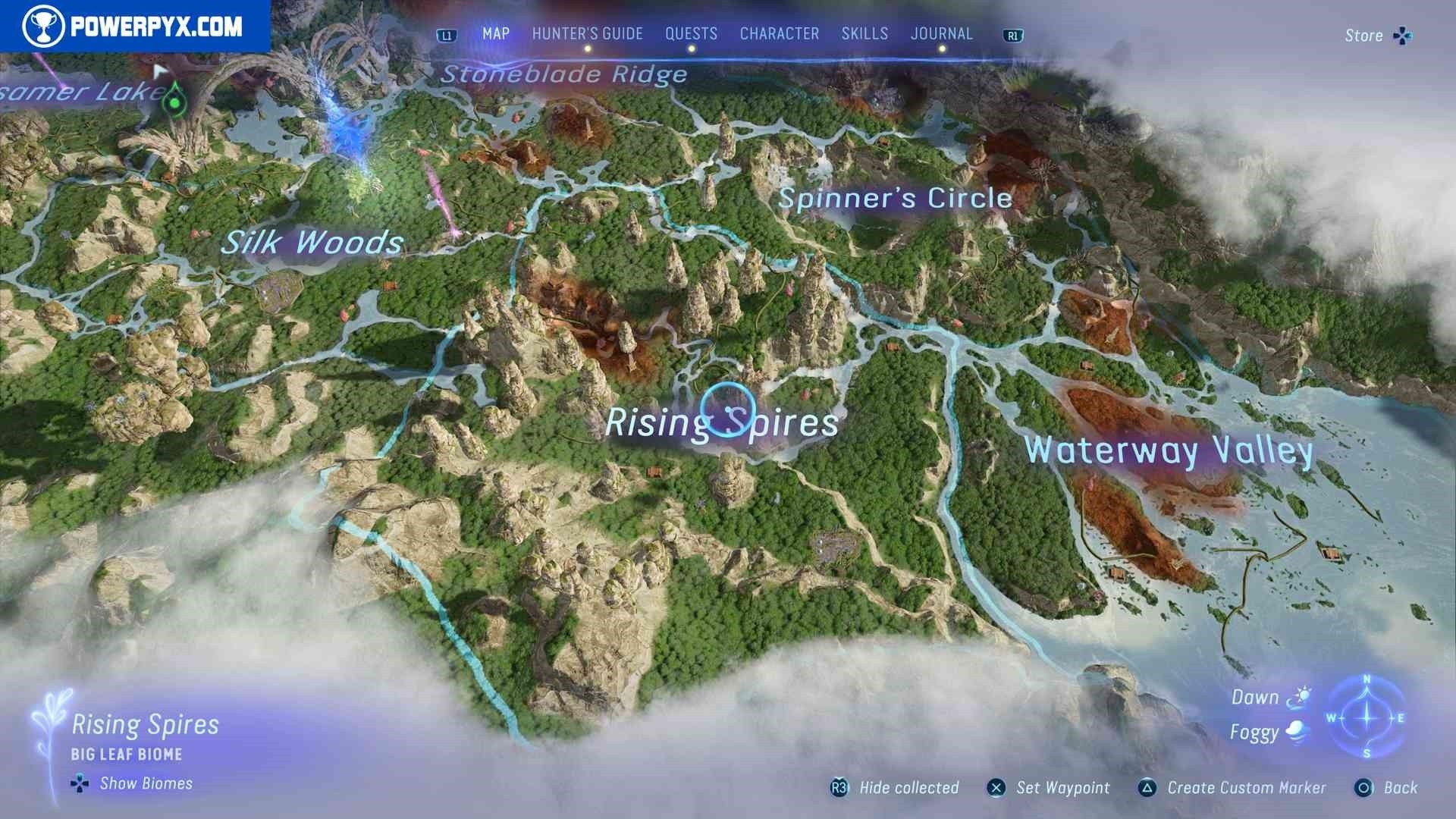
Task: Select the Rising Spires region label
Action: tap(721, 423)
